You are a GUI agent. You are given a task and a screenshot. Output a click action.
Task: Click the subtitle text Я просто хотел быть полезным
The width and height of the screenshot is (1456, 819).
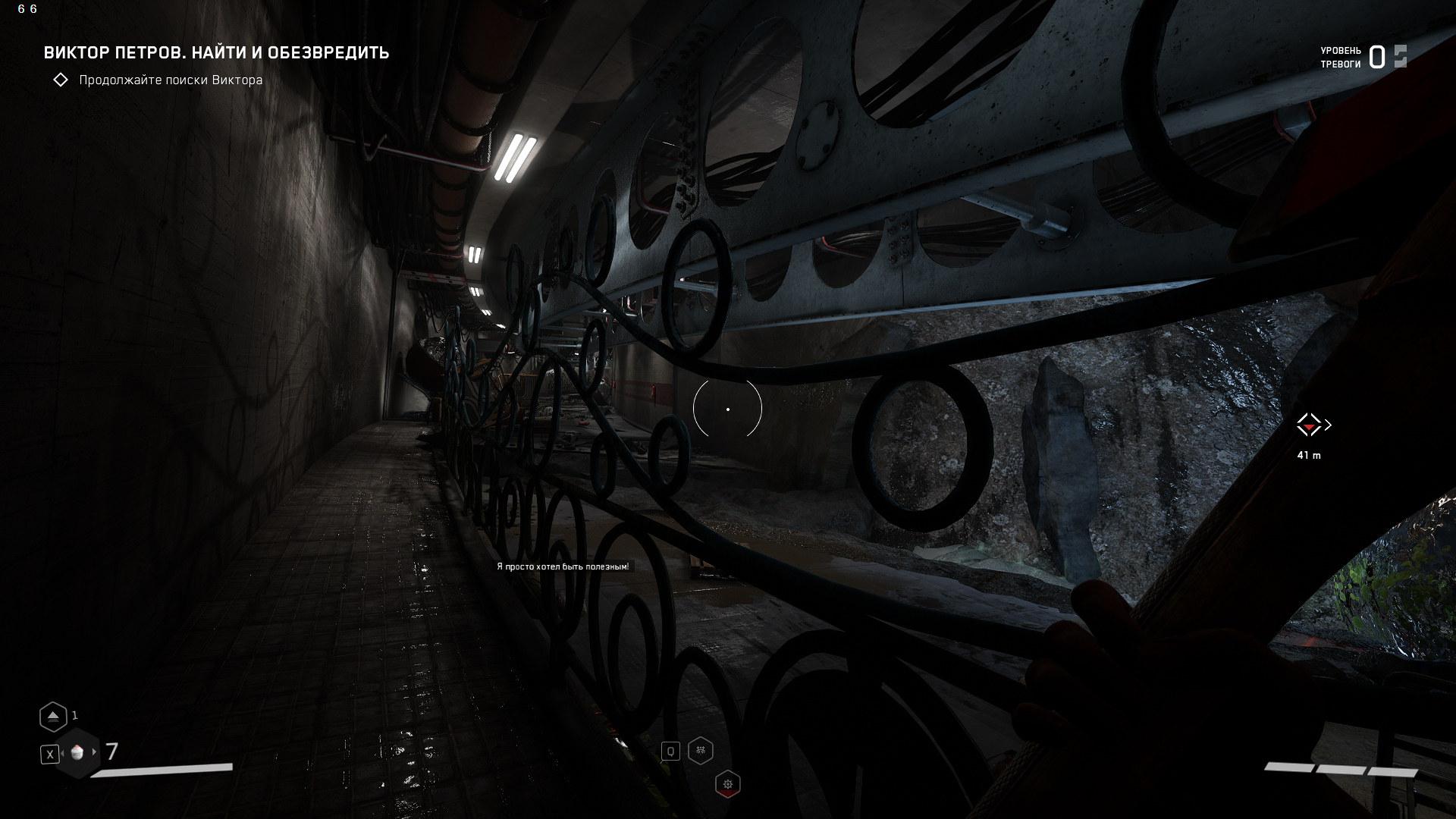point(564,565)
